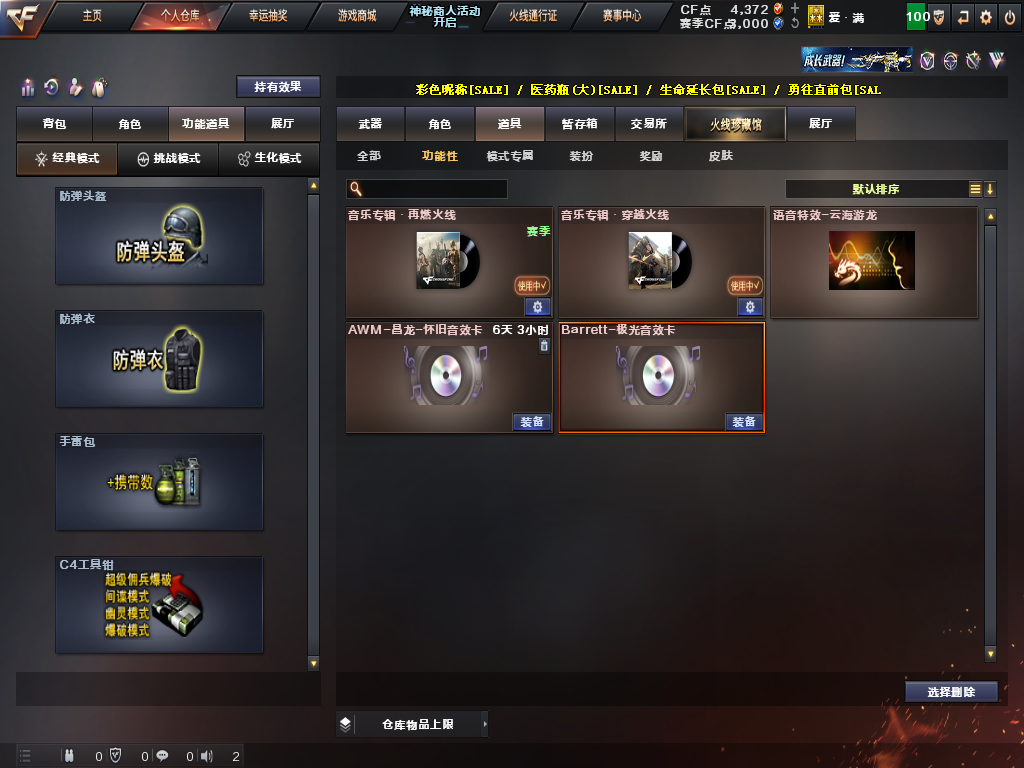Switch to the 背包 backpack tab
This screenshot has height=768, width=1024.
click(54, 124)
